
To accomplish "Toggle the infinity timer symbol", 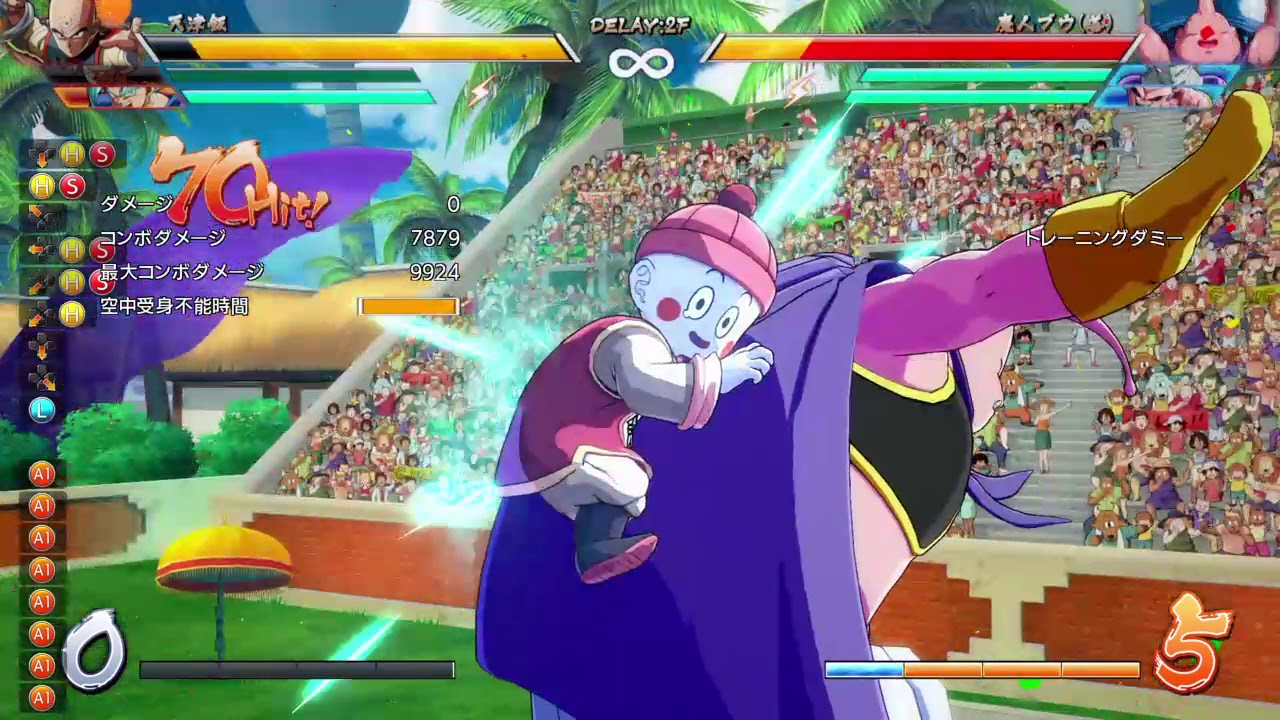I will coord(640,62).
